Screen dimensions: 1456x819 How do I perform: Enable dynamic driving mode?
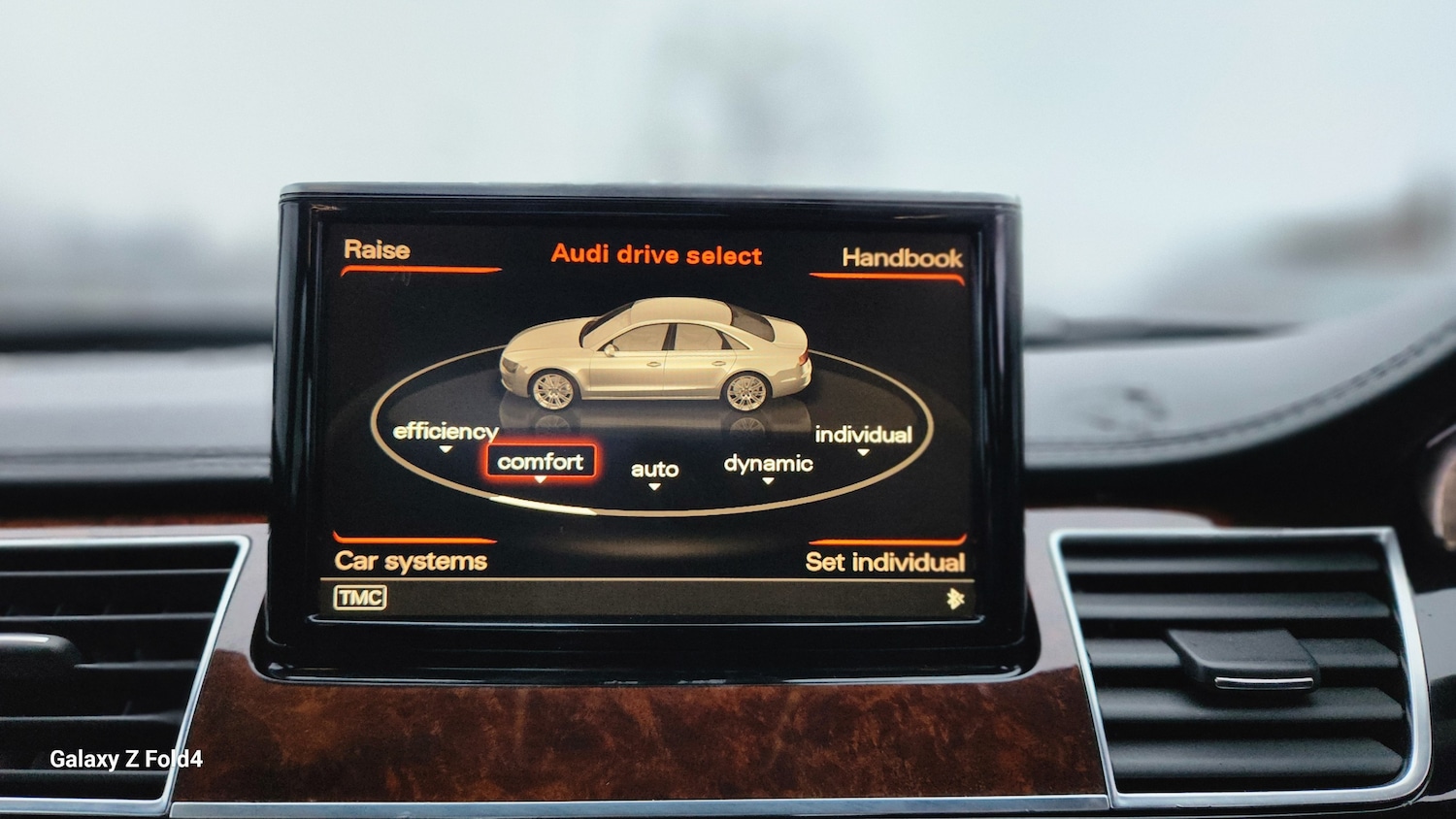pos(770,465)
